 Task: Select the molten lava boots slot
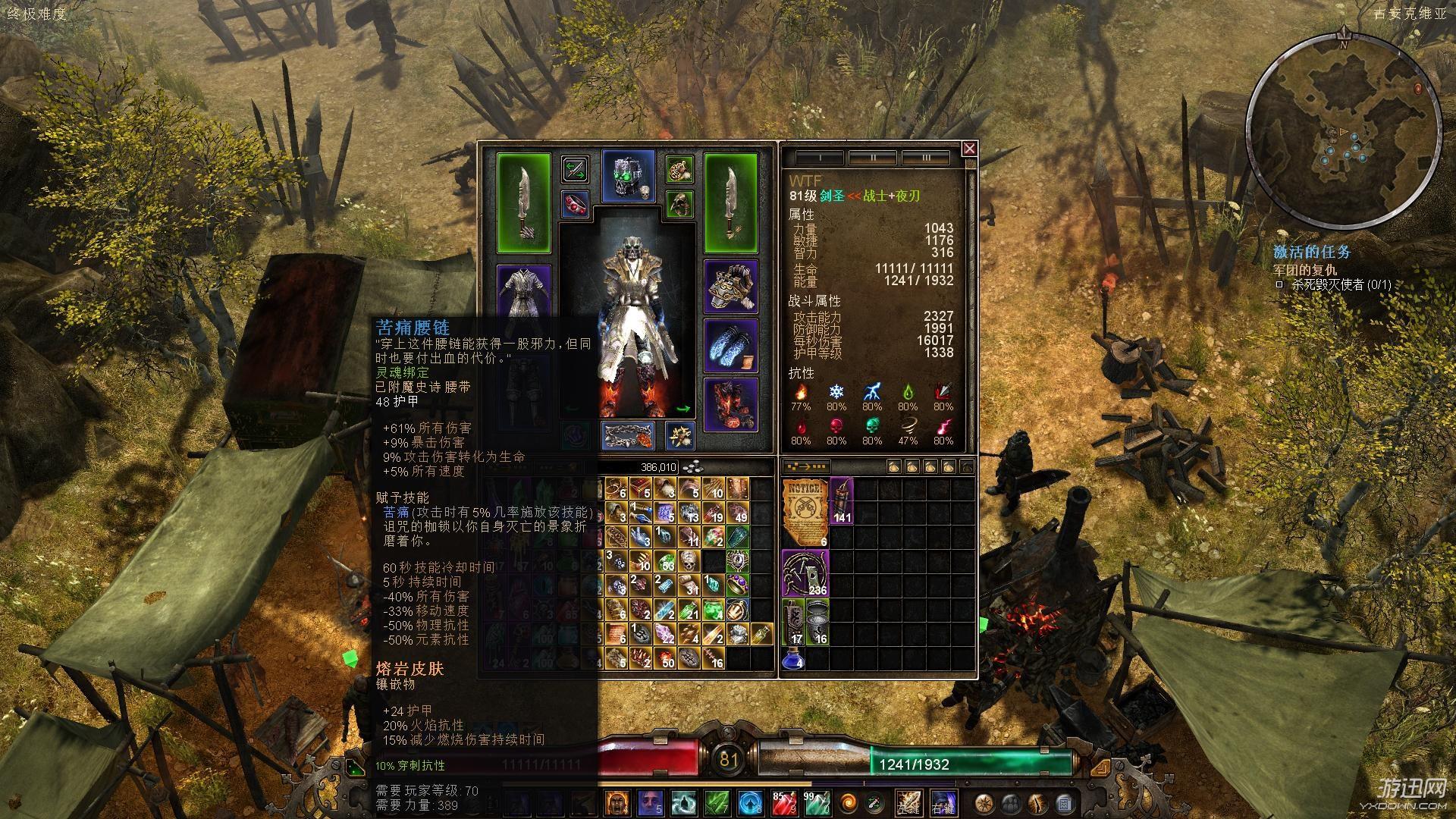(x=731, y=404)
